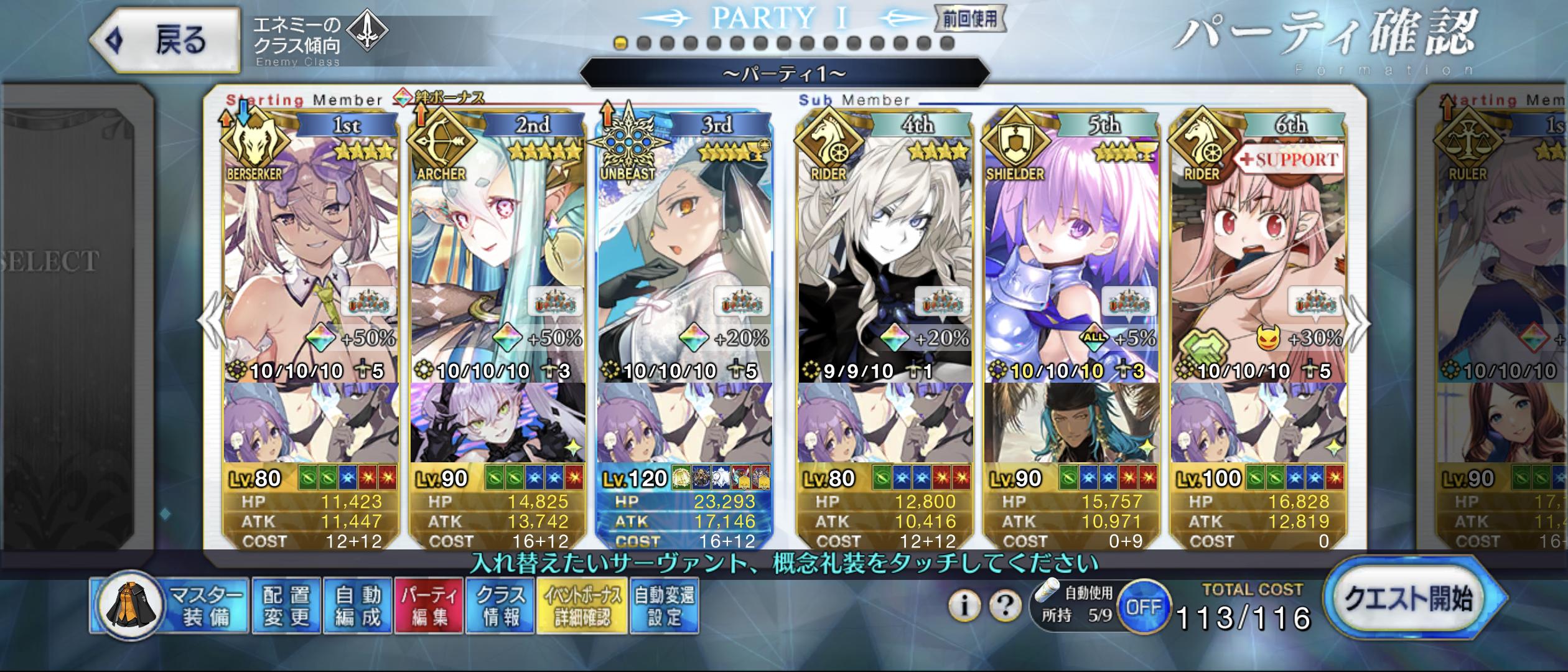Select the Shielder servant card
The width and height of the screenshot is (1568, 672).
coord(1071,249)
